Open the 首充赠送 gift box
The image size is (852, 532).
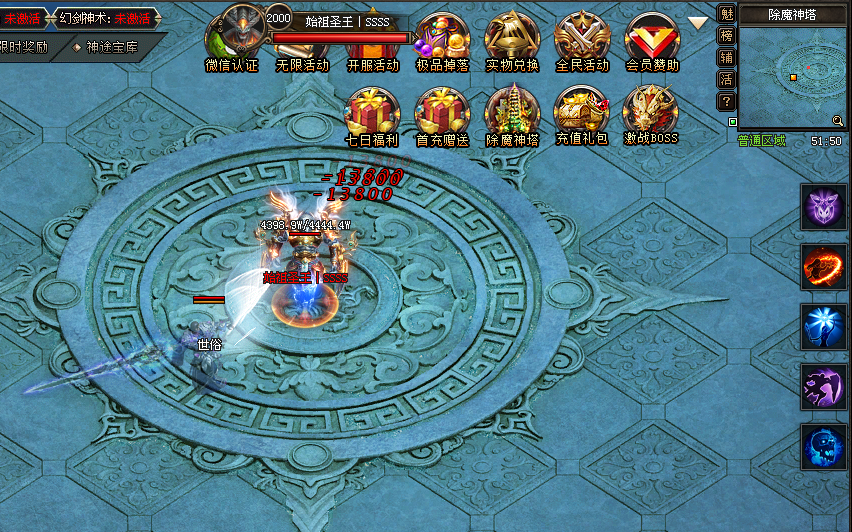442,112
